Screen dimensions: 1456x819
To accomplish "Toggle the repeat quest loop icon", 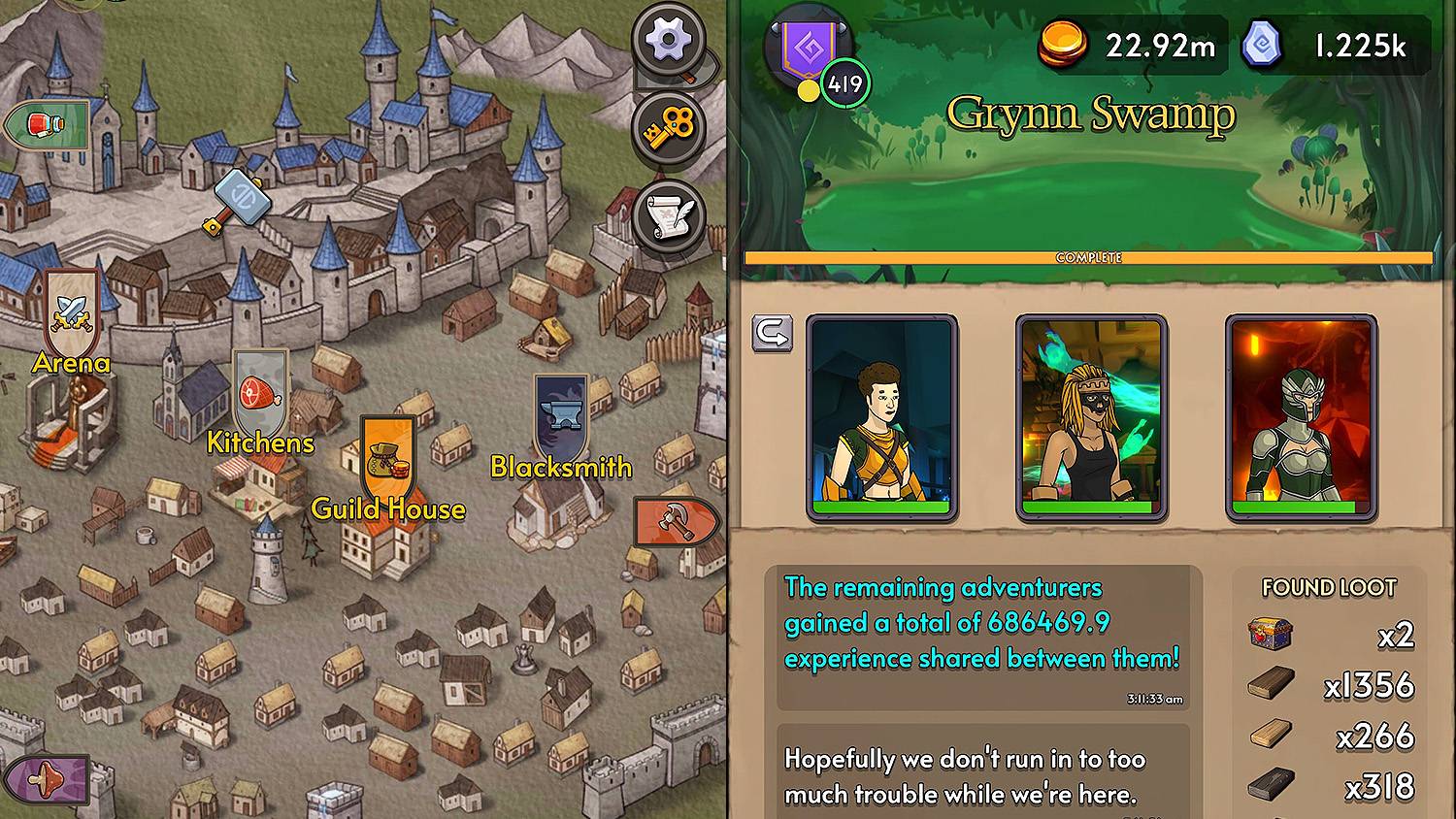I will coord(772,334).
